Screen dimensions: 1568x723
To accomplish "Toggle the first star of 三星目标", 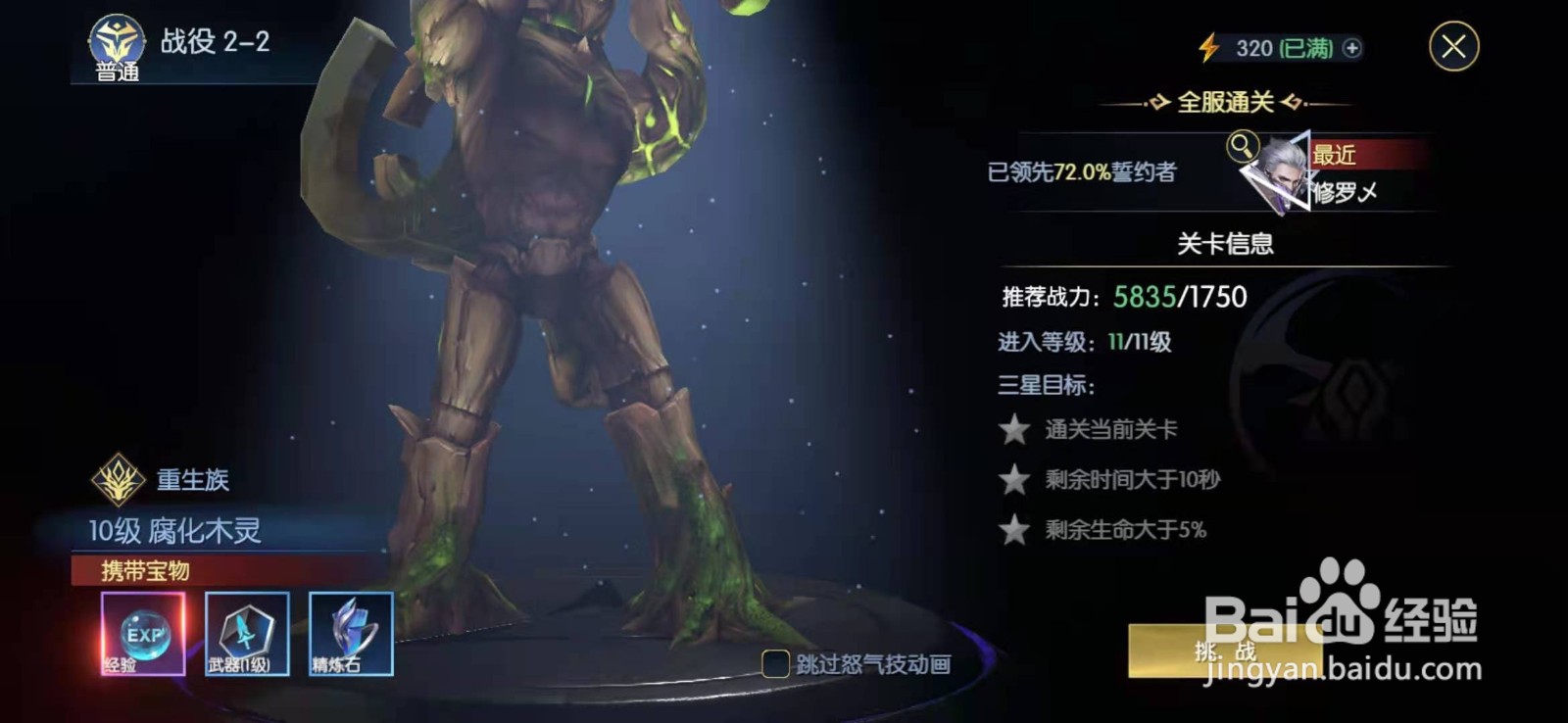I will [1012, 429].
